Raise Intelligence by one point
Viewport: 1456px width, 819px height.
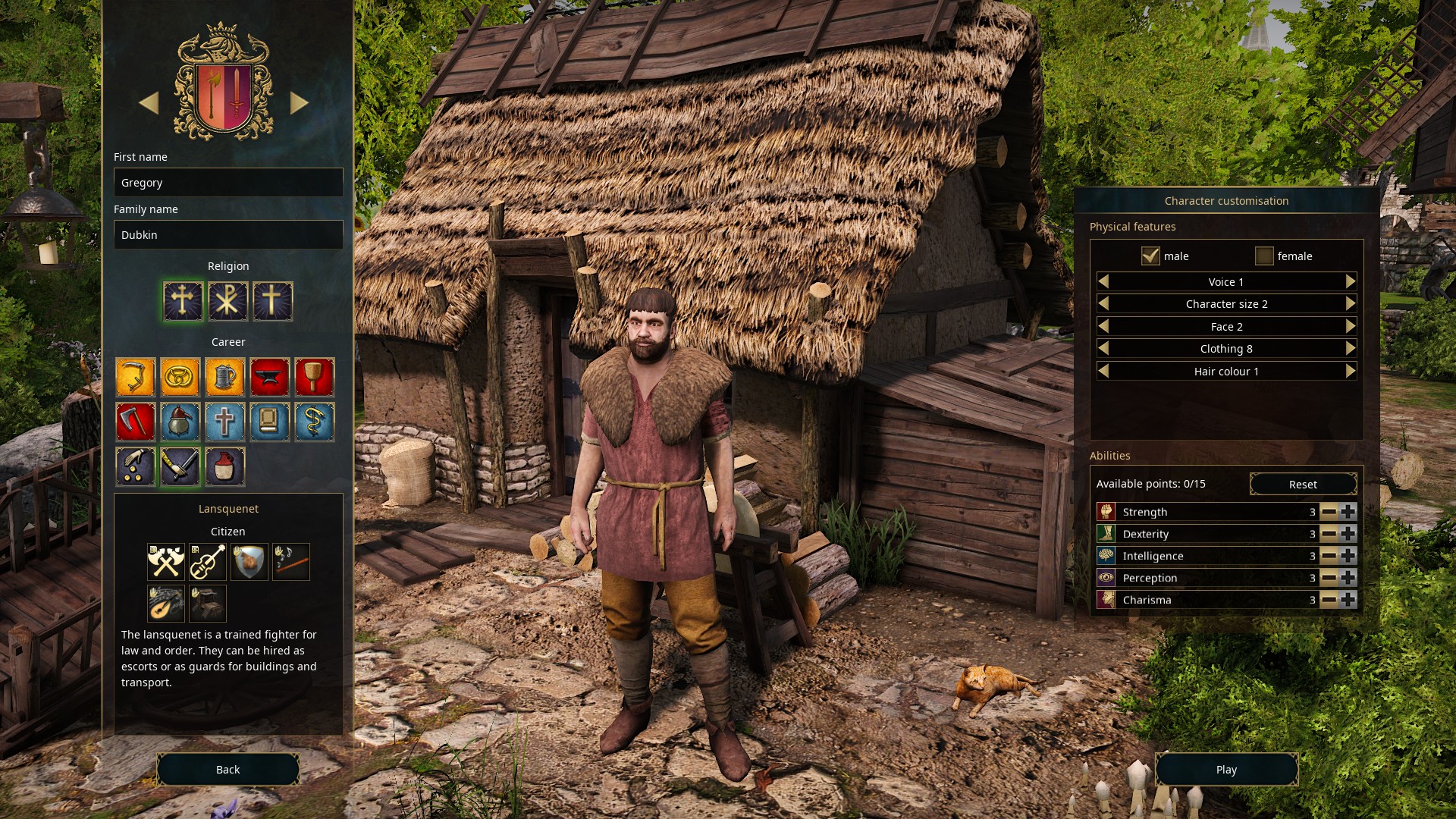pos(1348,556)
